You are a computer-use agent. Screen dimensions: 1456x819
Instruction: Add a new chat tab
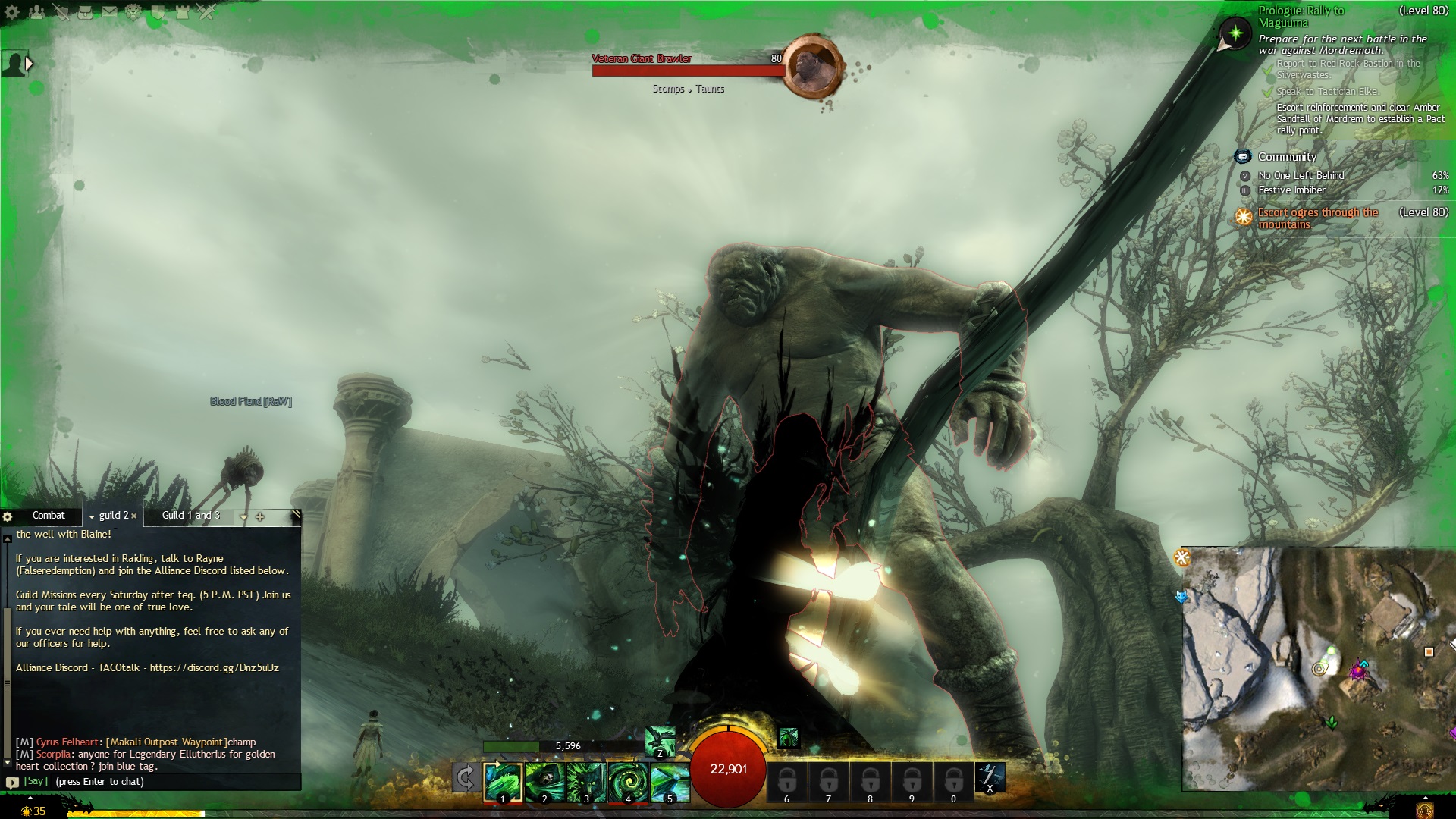(260, 516)
